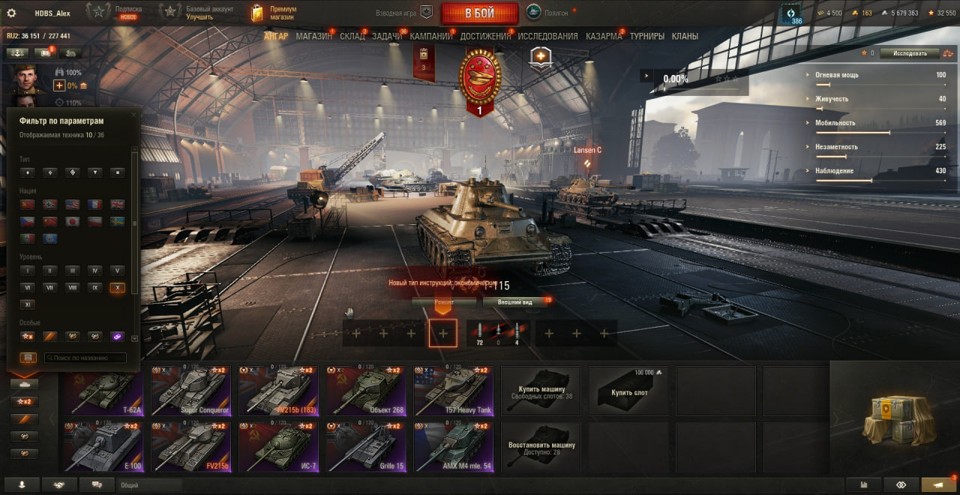Open Восстановить машину tile
This screenshot has height=495, width=960.
click(541, 445)
